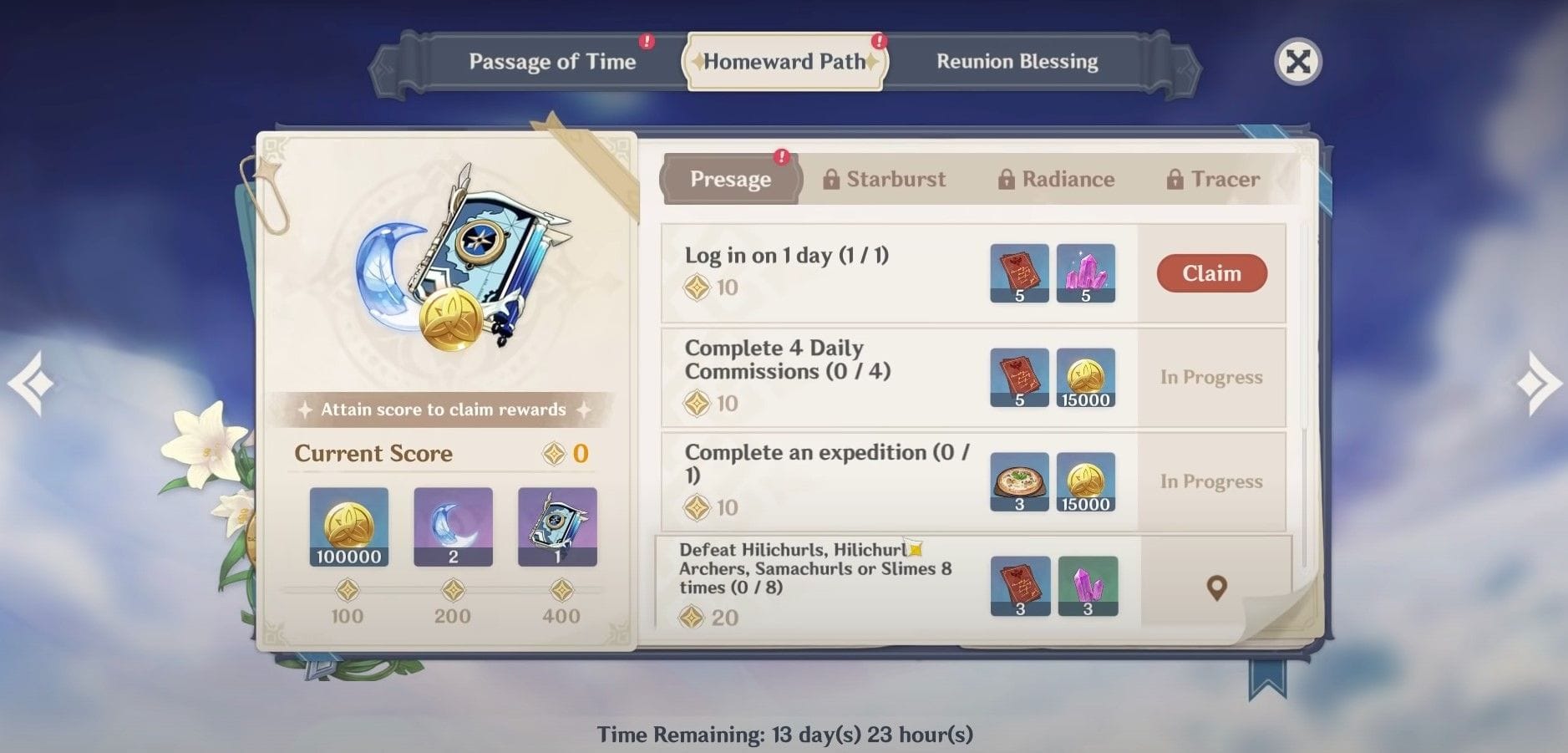The width and height of the screenshot is (1568, 753).
Task: Select the moon-shaped milestone reward item
Action: coord(453,528)
